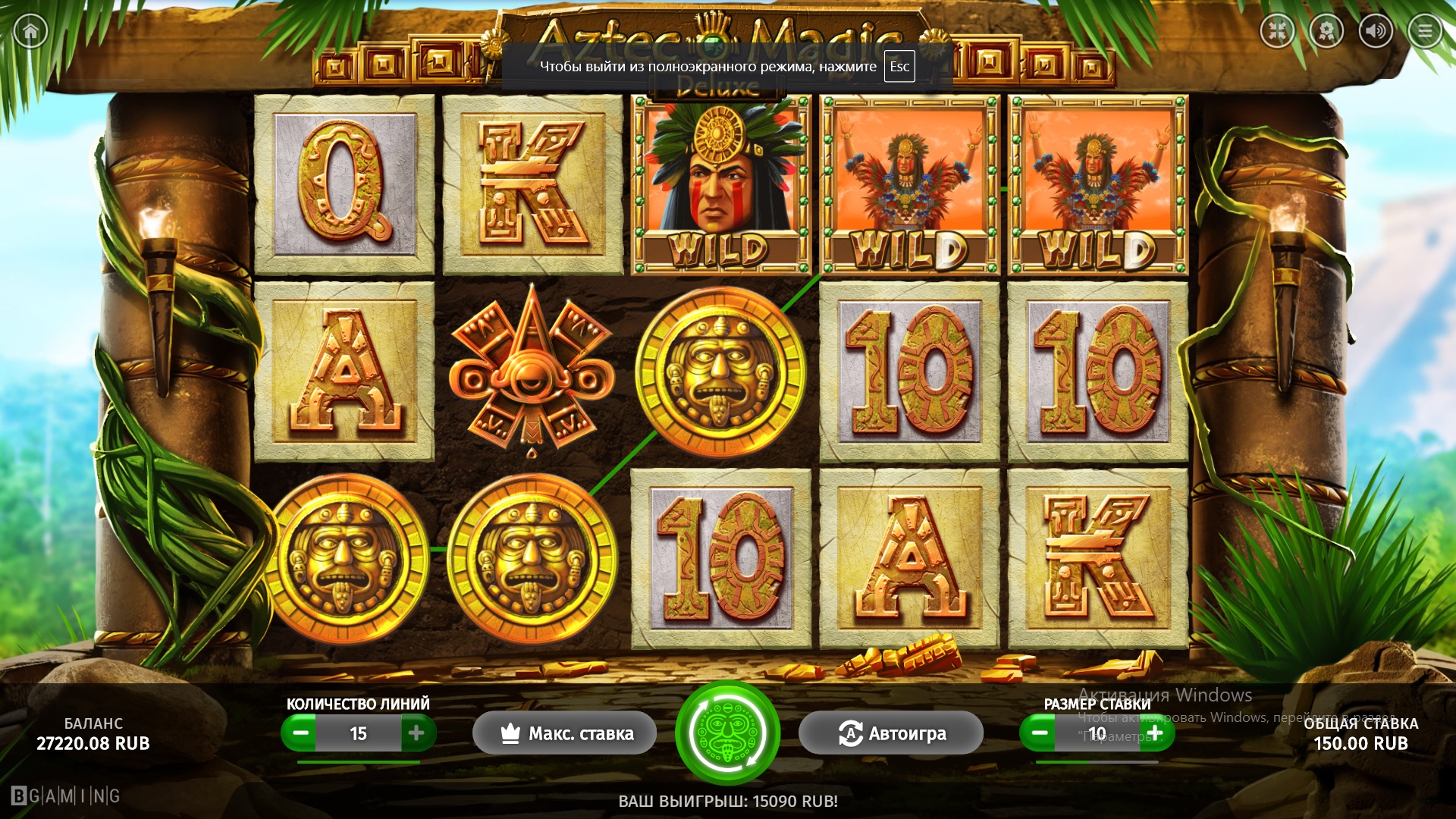Set the maximum bet with Макс. ставка
This screenshot has height=819, width=1456.
click(x=565, y=733)
